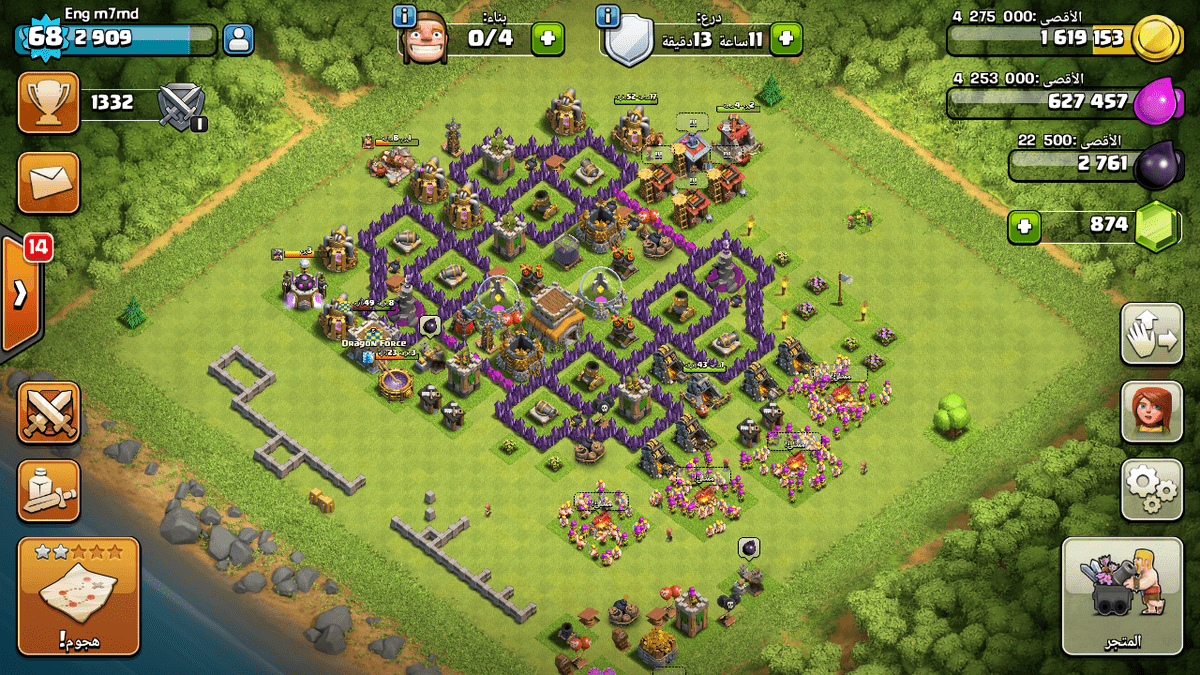The height and width of the screenshot is (675, 1200).
Task: Tap the experience level 68 badge
Action: tap(43, 38)
